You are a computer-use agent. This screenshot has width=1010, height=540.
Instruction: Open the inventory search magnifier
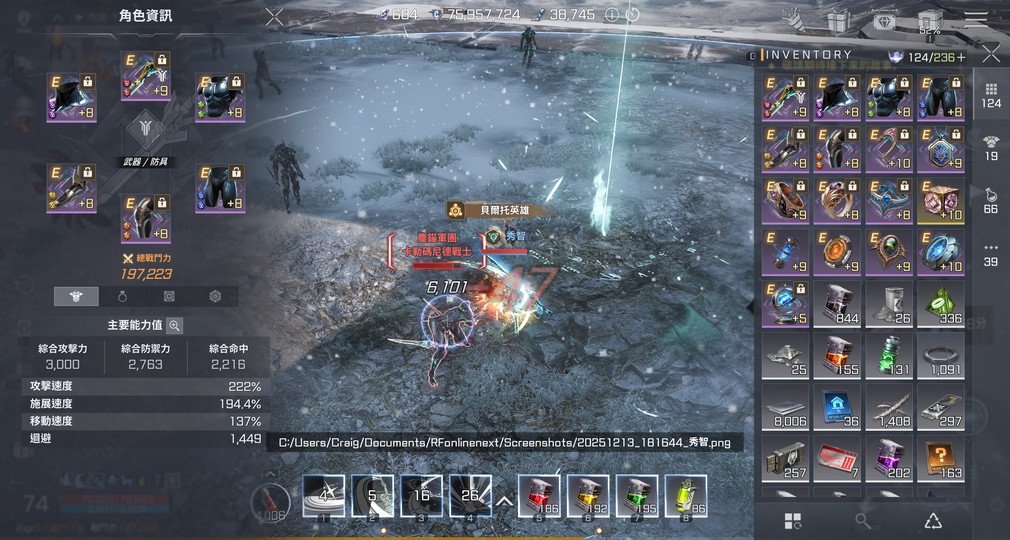tap(863, 520)
